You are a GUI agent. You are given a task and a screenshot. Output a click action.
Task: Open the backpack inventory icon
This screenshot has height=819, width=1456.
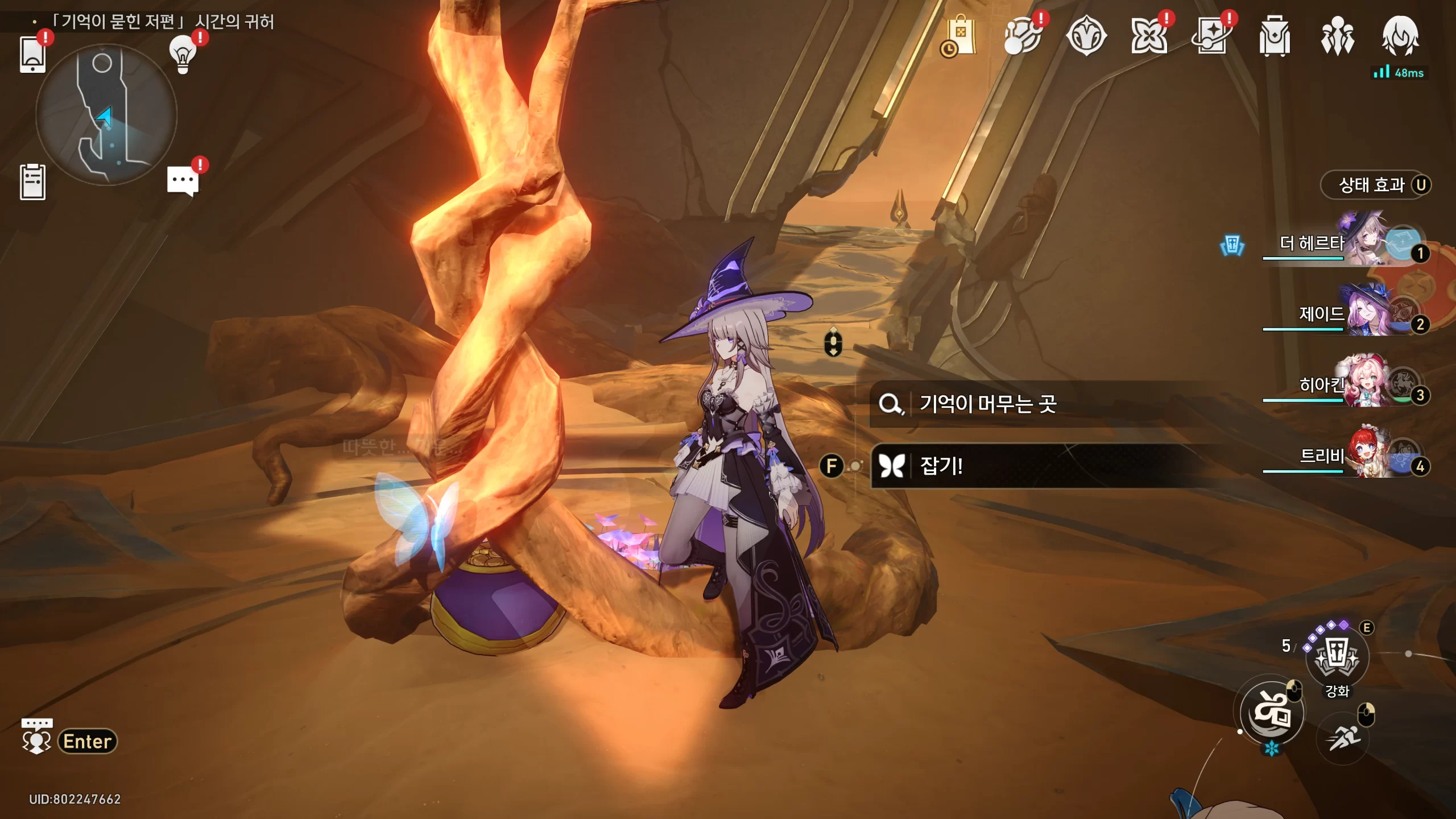tap(1274, 36)
